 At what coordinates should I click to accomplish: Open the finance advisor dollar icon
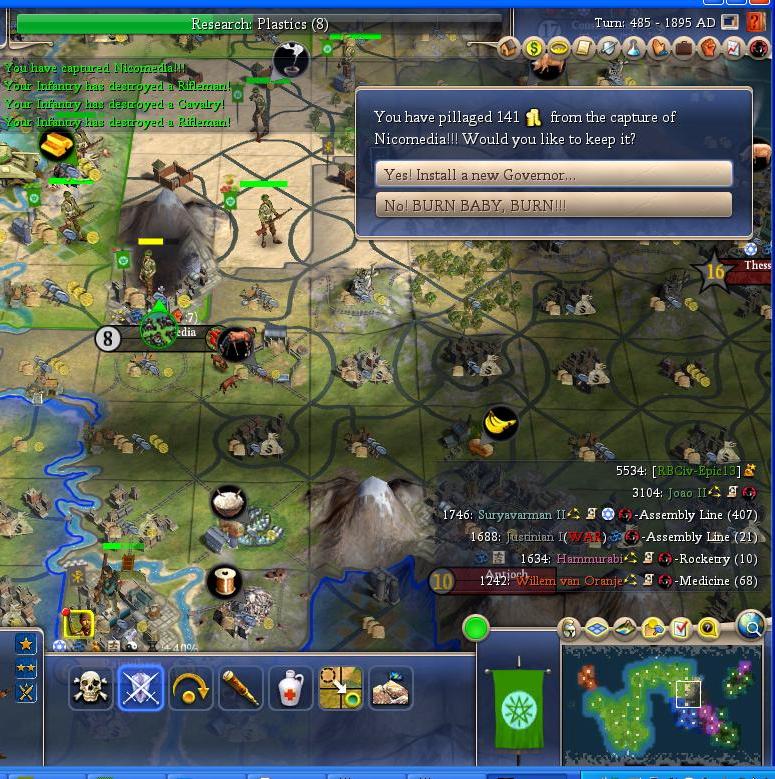click(534, 47)
